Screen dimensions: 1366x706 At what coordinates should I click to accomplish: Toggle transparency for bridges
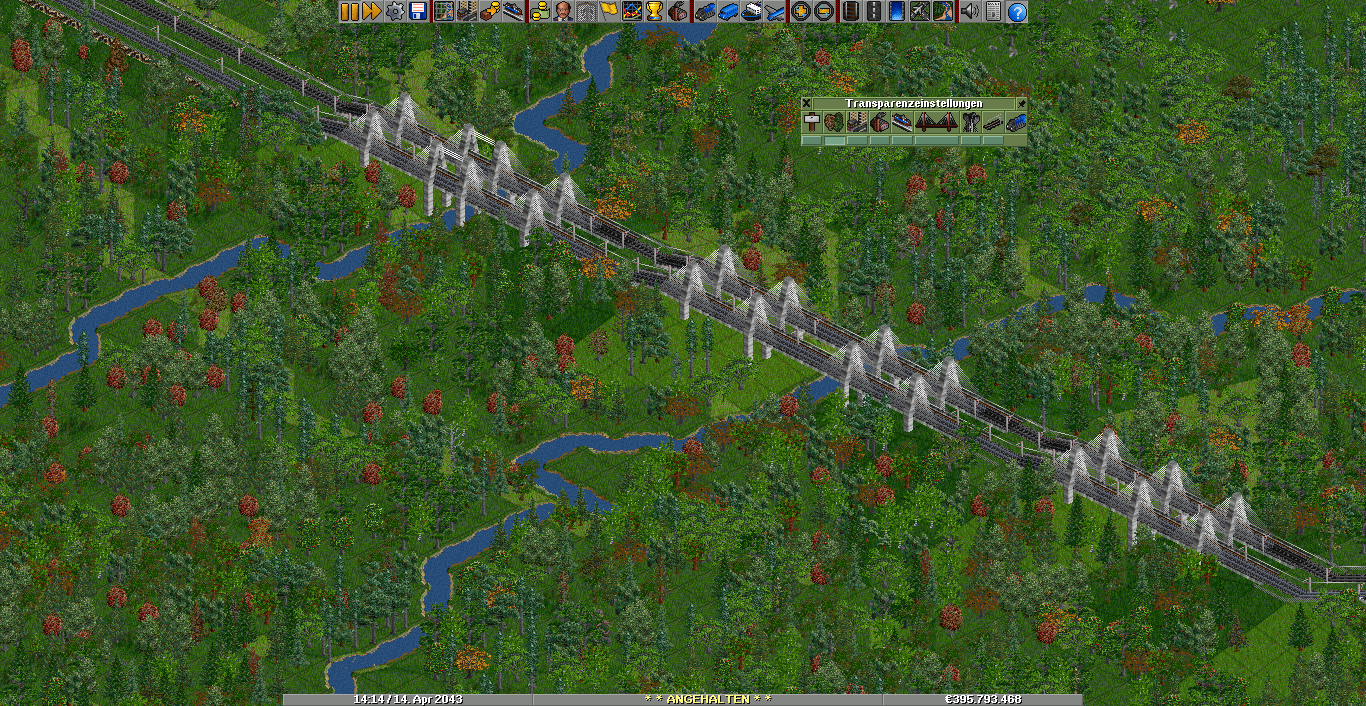(937, 122)
